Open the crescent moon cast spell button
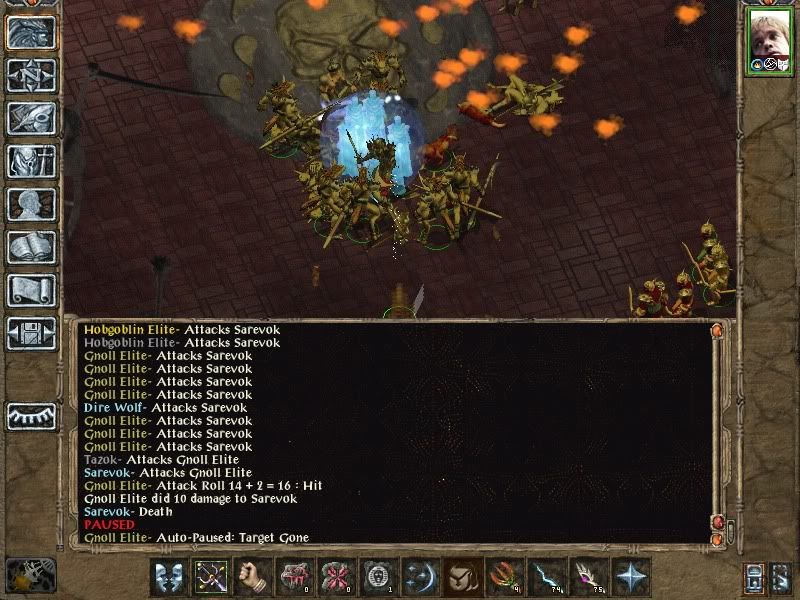800x600 pixels. pyautogui.click(x=422, y=577)
